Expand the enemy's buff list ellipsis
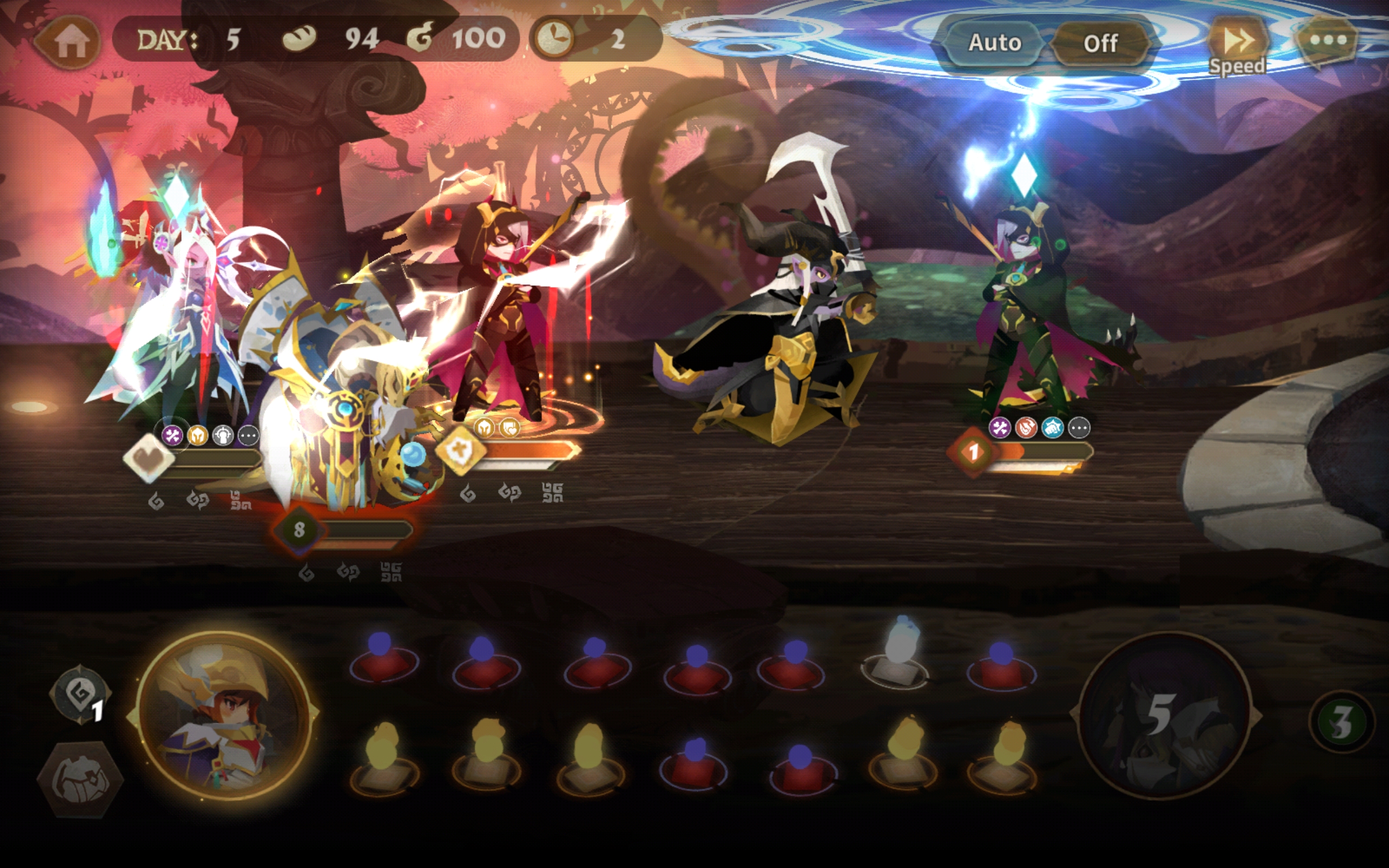 click(x=1079, y=427)
